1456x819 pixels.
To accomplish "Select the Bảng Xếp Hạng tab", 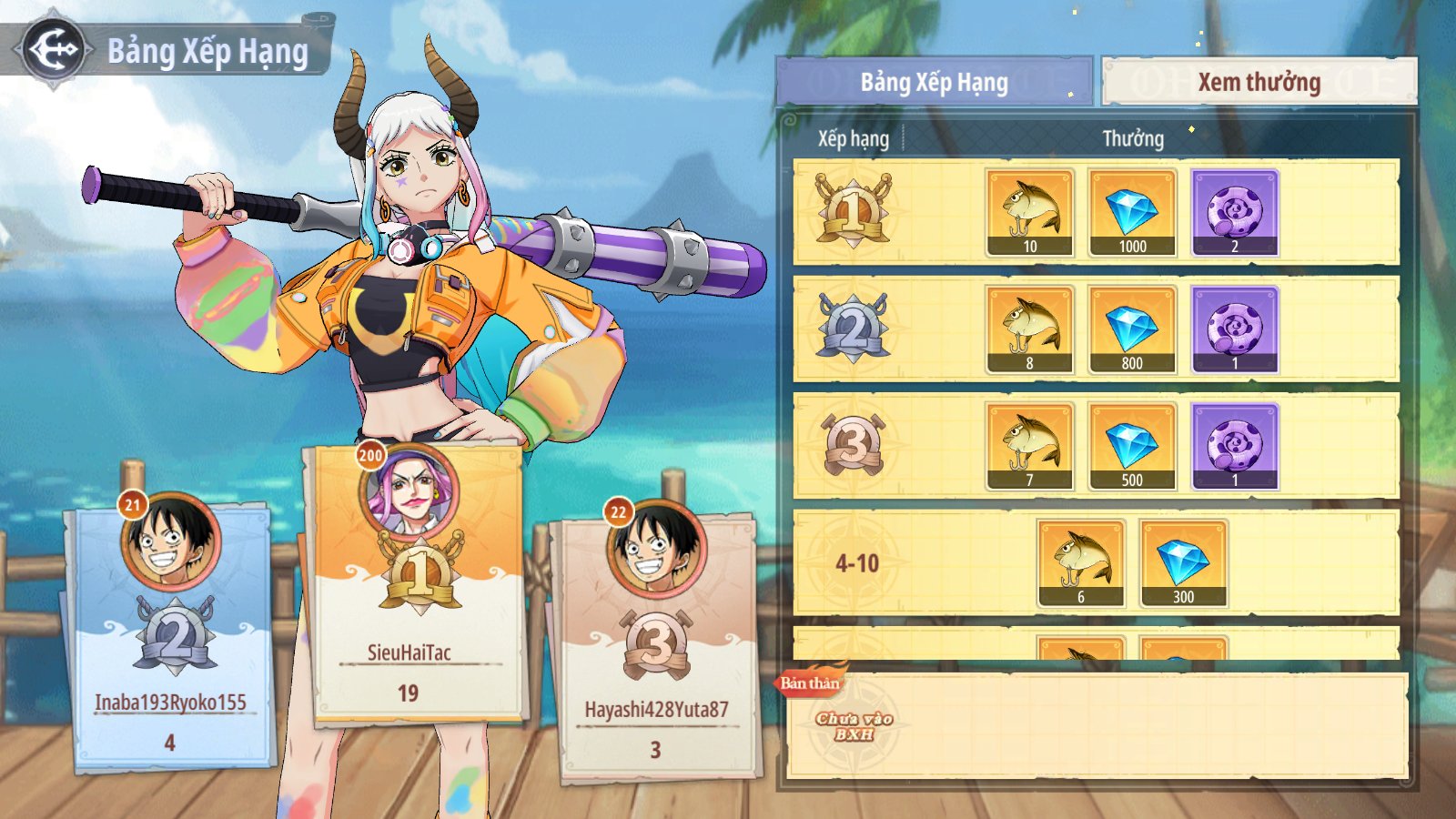I will point(935,82).
